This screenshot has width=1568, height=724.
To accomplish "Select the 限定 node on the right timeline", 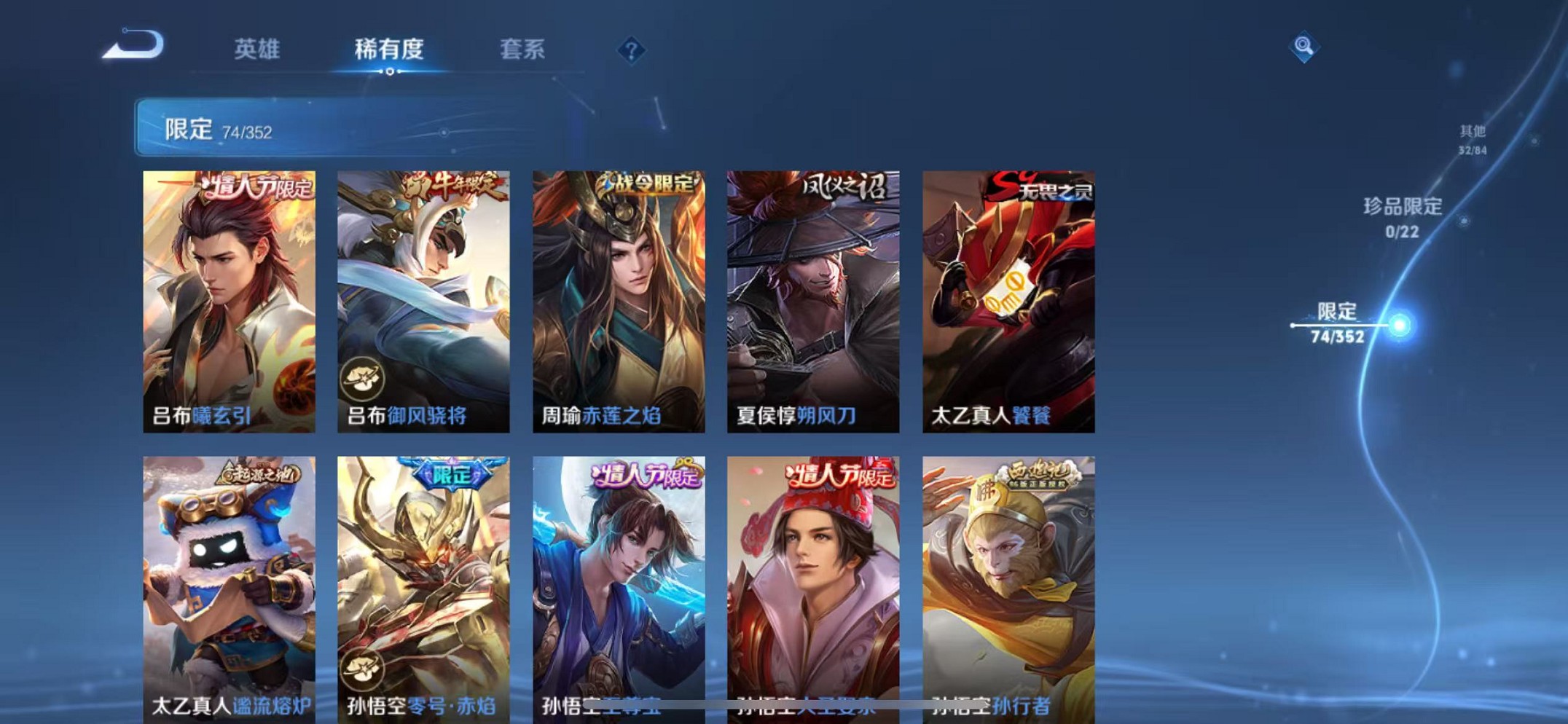I will [x=1399, y=326].
